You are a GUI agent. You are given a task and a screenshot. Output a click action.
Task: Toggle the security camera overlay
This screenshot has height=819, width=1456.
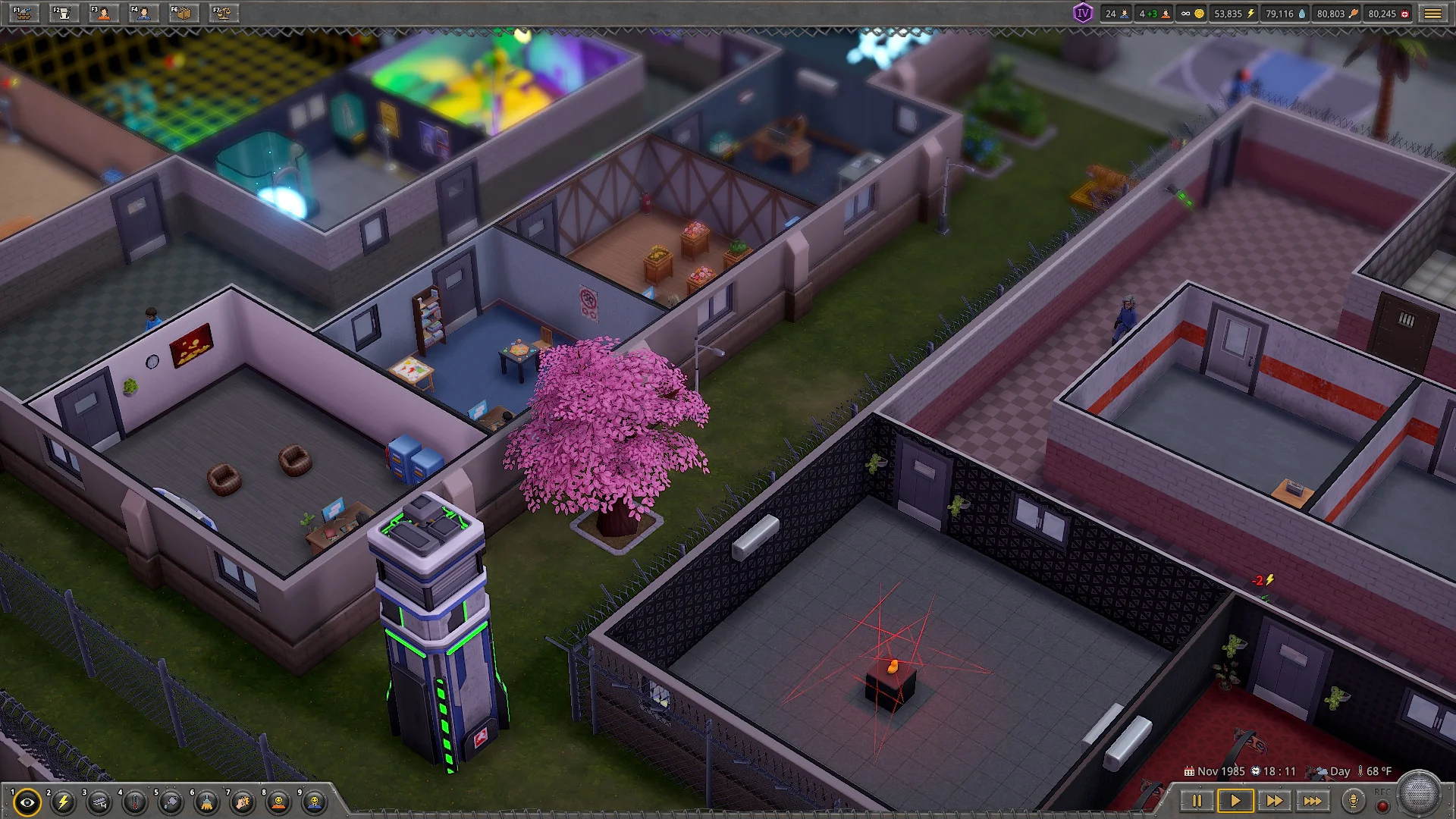[99, 802]
